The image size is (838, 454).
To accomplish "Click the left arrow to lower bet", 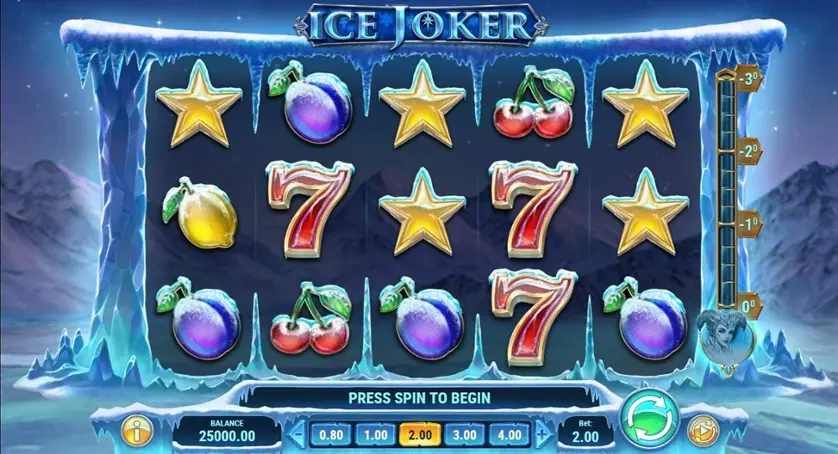I will click(x=297, y=435).
